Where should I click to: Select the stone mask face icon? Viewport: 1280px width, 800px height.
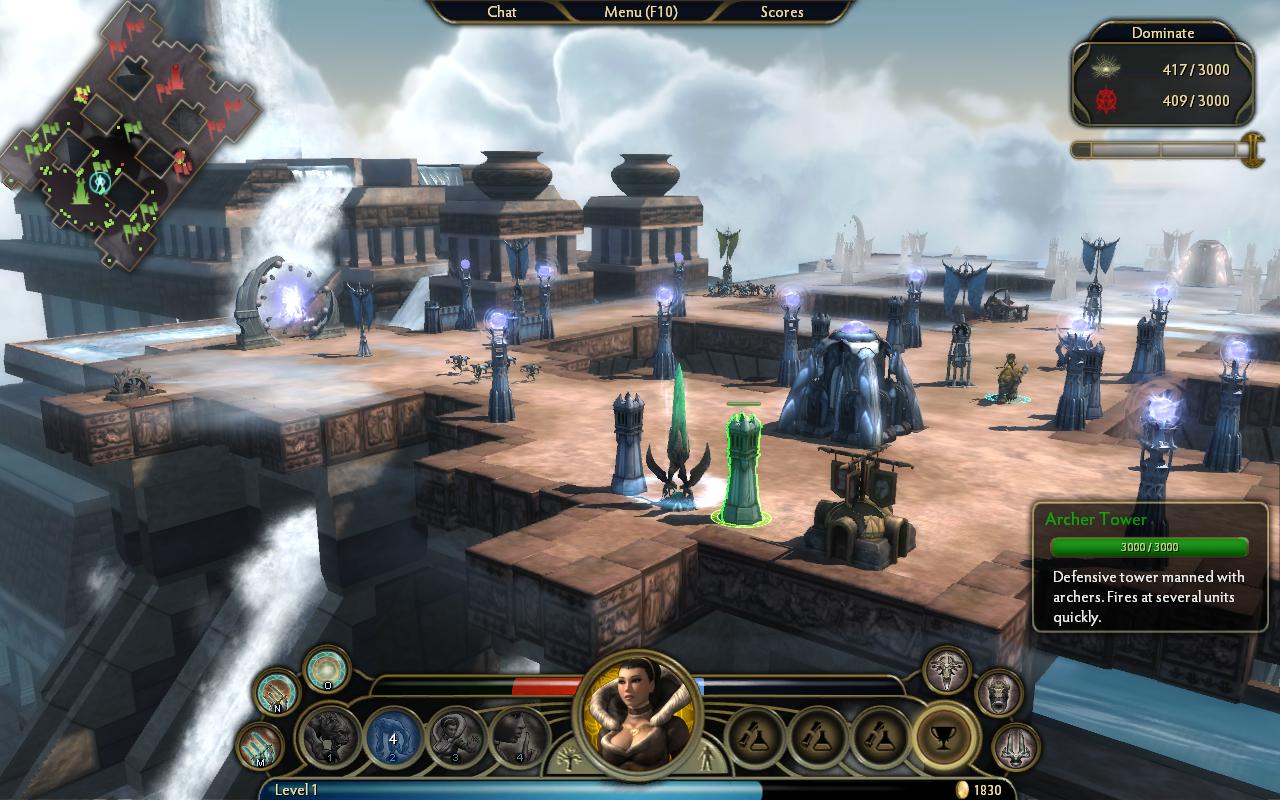pos(998,692)
